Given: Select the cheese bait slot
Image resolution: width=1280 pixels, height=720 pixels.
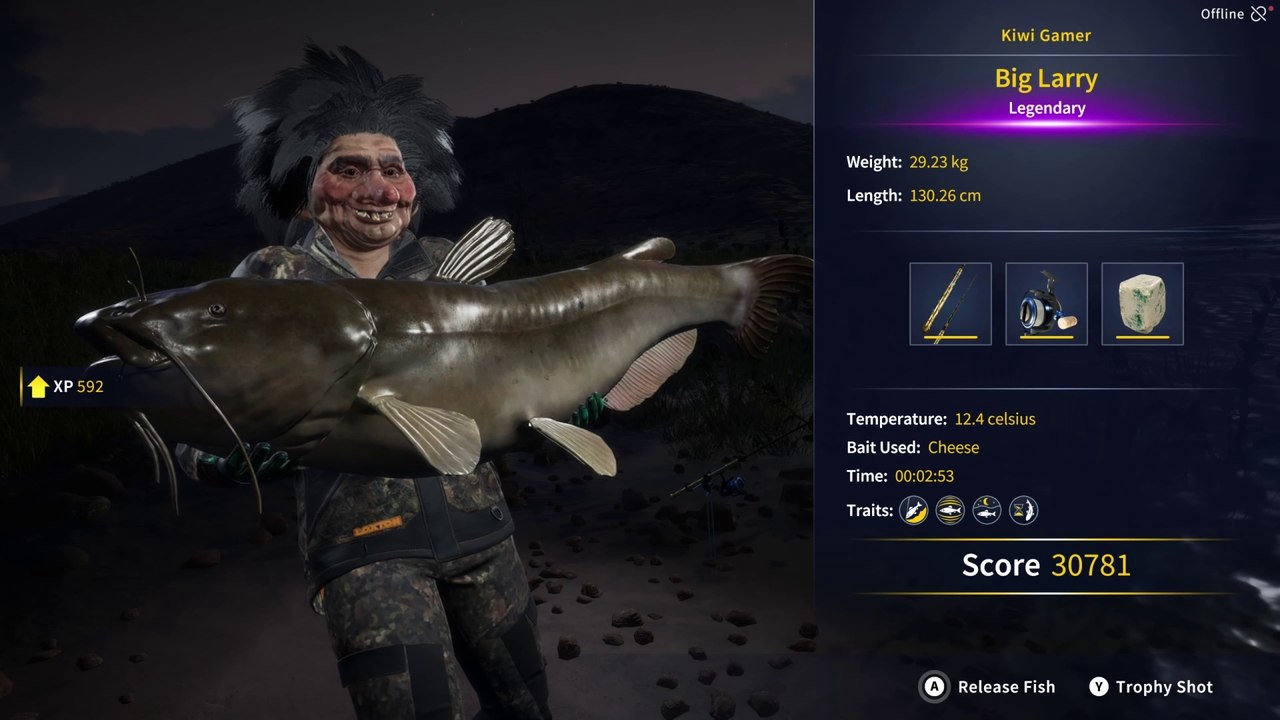Looking at the screenshot, I should (1142, 304).
